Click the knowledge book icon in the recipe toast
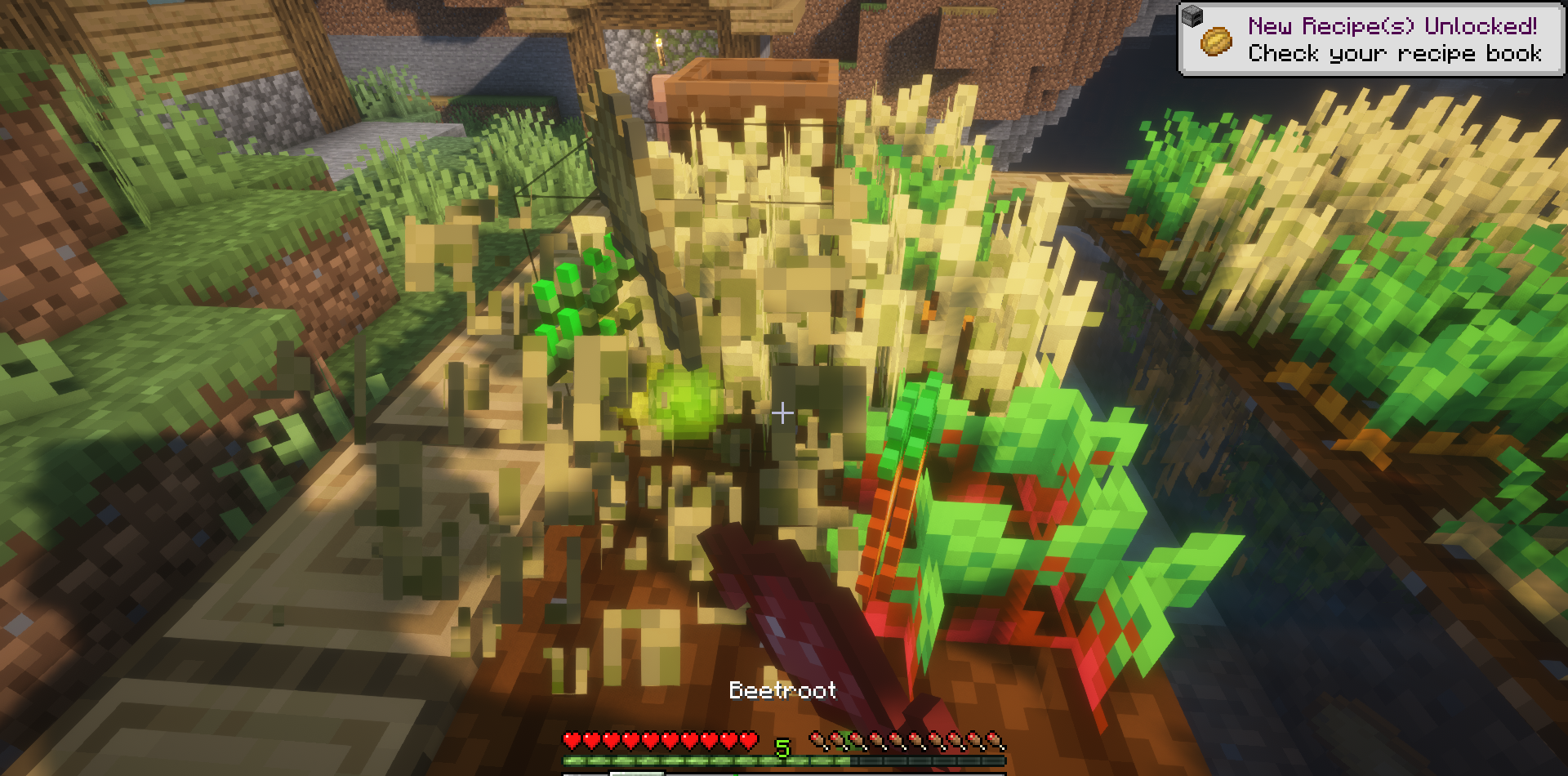Image resolution: width=1568 pixels, height=776 pixels. coord(1216,42)
